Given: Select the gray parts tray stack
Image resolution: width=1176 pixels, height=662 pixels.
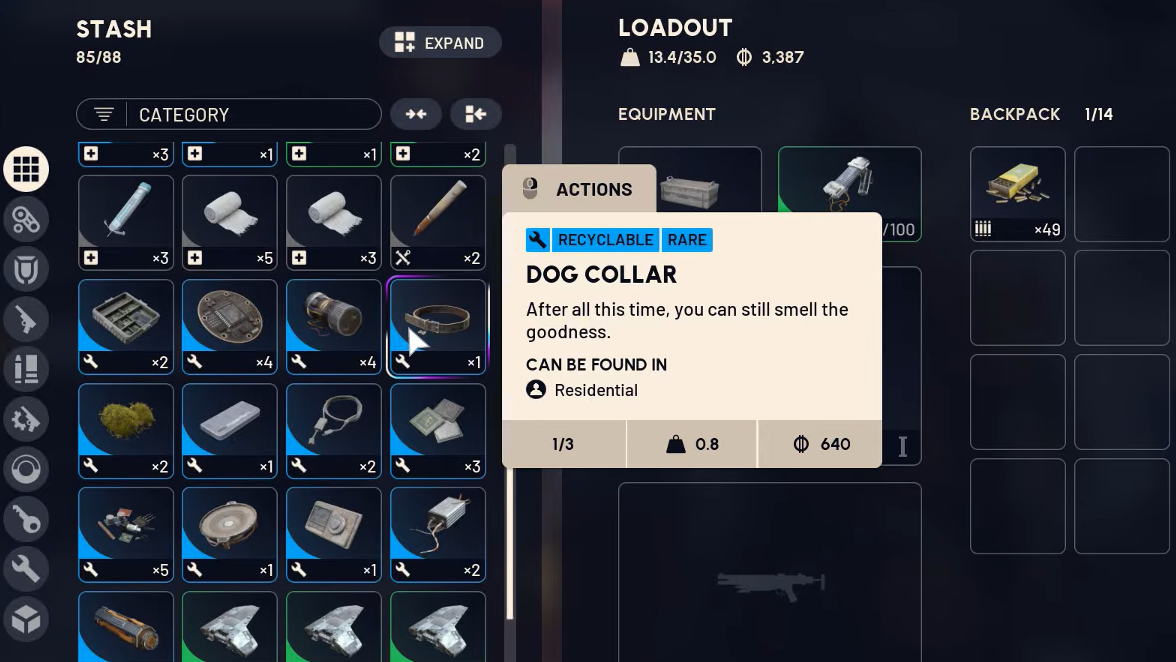Looking at the screenshot, I should tap(126, 327).
